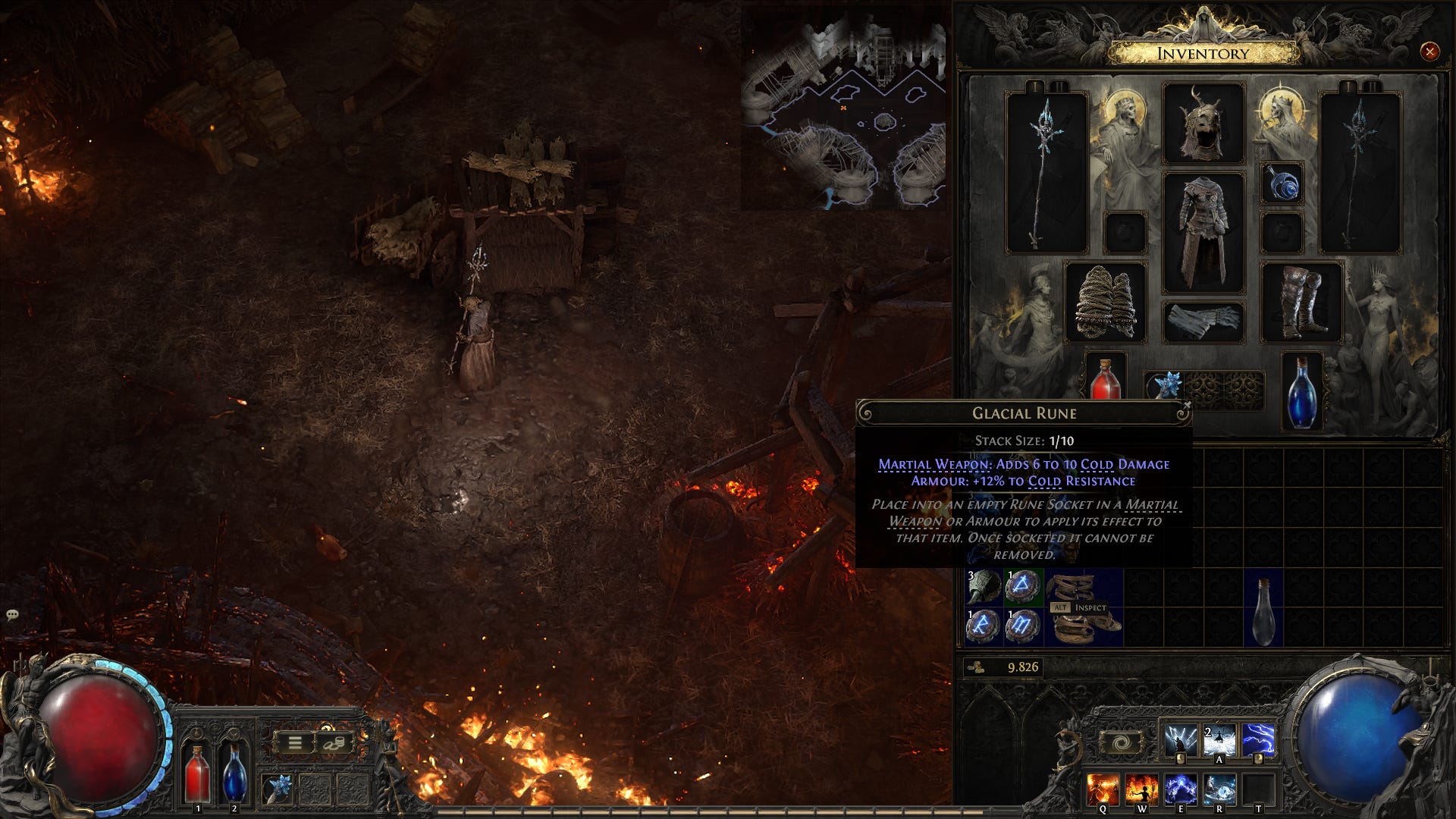Select the equipped grey belt
Screen dimensions: 1456x819
coord(1203,321)
